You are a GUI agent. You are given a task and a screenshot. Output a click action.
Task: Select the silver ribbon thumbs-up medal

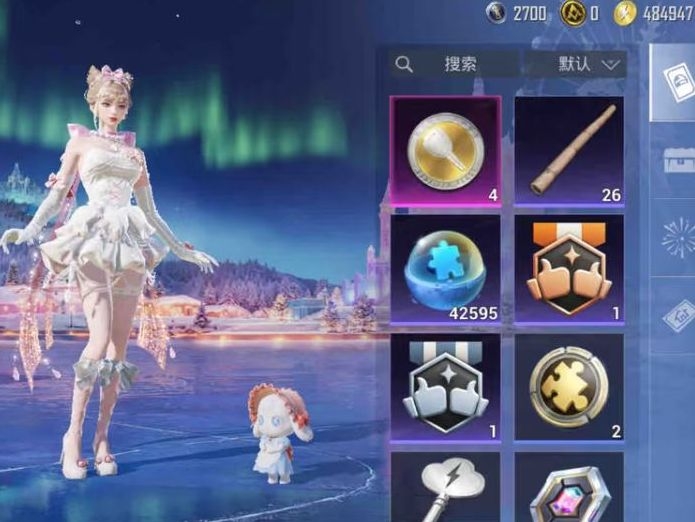click(445, 387)
